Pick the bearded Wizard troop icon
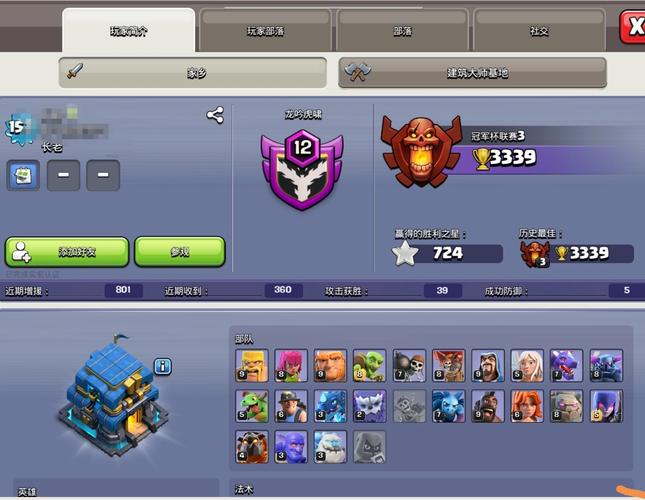The height and width of the screenshot is (500, 645). coord(487,366)
